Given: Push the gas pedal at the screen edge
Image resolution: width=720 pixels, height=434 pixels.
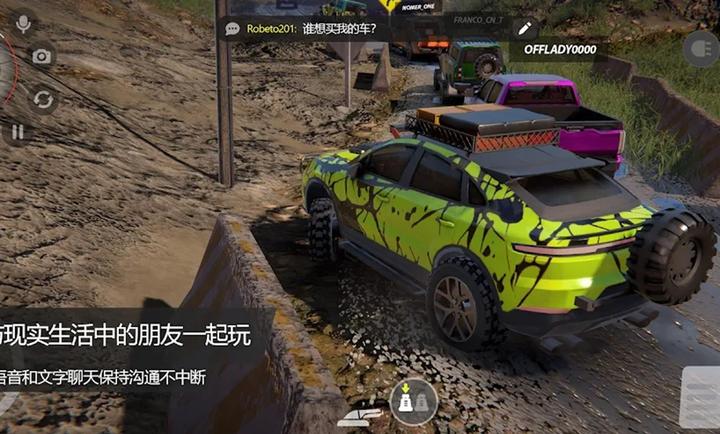Looking at the screenshot, I should click(x=700, y=398).
